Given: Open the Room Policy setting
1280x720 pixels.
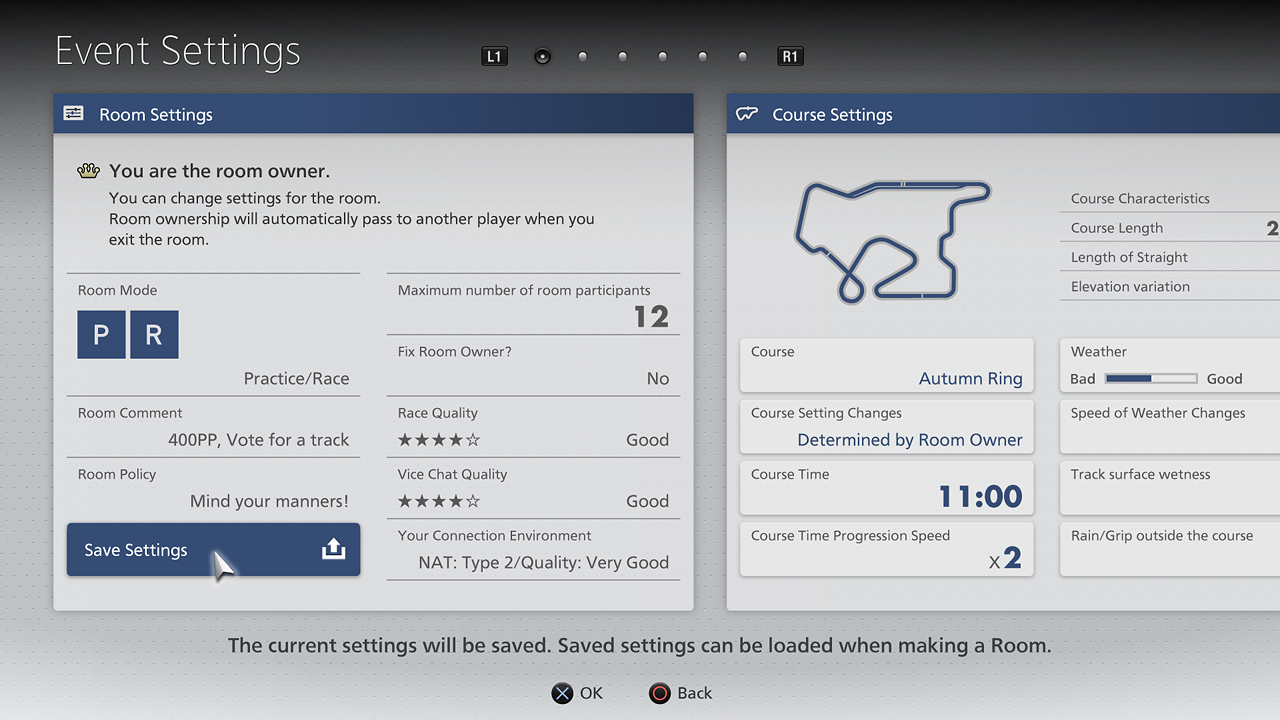Looking at the screenshot, I should coord(213,488).
